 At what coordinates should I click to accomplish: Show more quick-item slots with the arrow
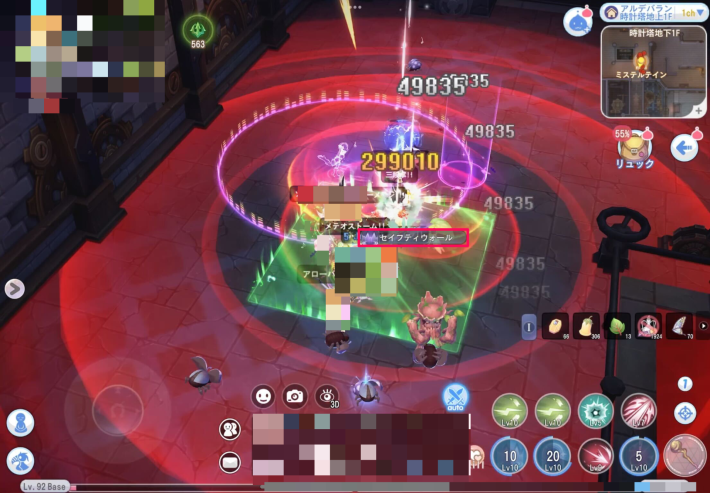703,326
